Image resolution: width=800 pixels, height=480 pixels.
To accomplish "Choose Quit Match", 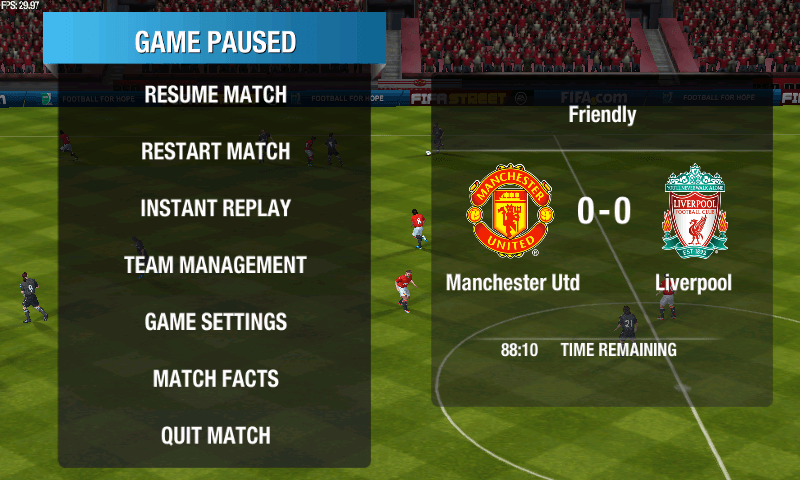I will 215,436.
